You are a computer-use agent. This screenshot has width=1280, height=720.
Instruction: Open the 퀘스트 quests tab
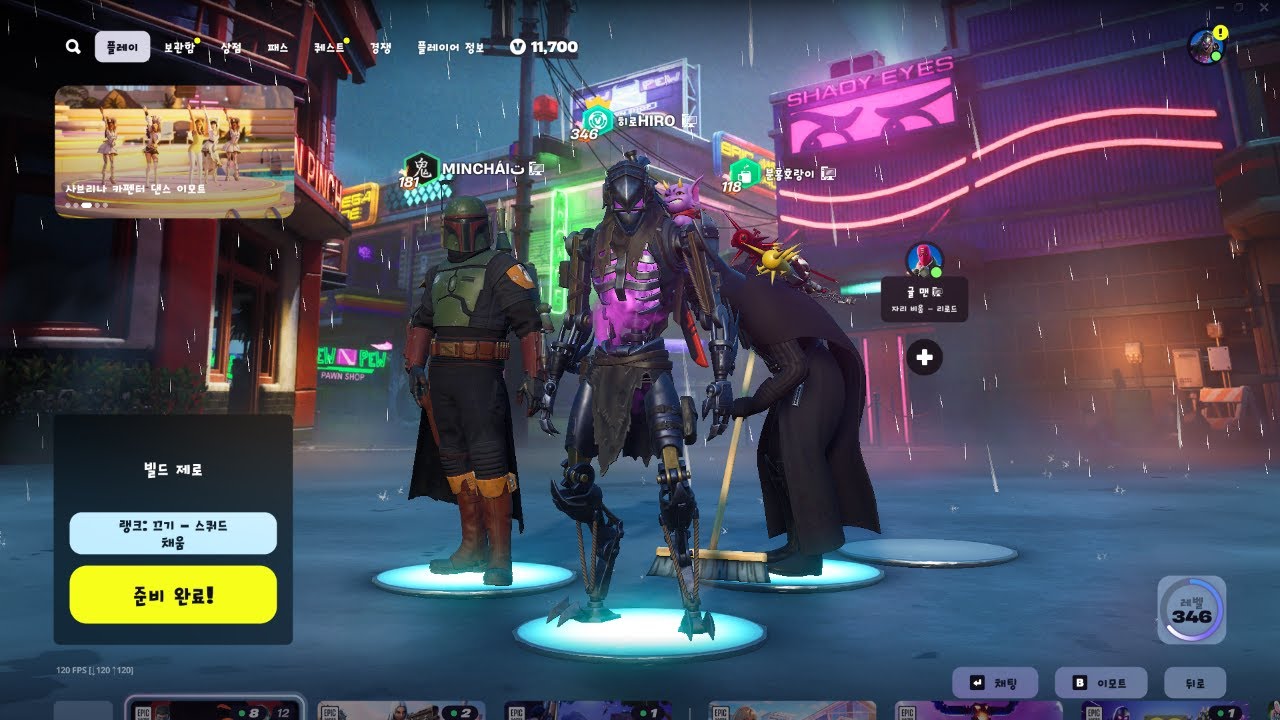pyautogui.click(x=328, y=47)
